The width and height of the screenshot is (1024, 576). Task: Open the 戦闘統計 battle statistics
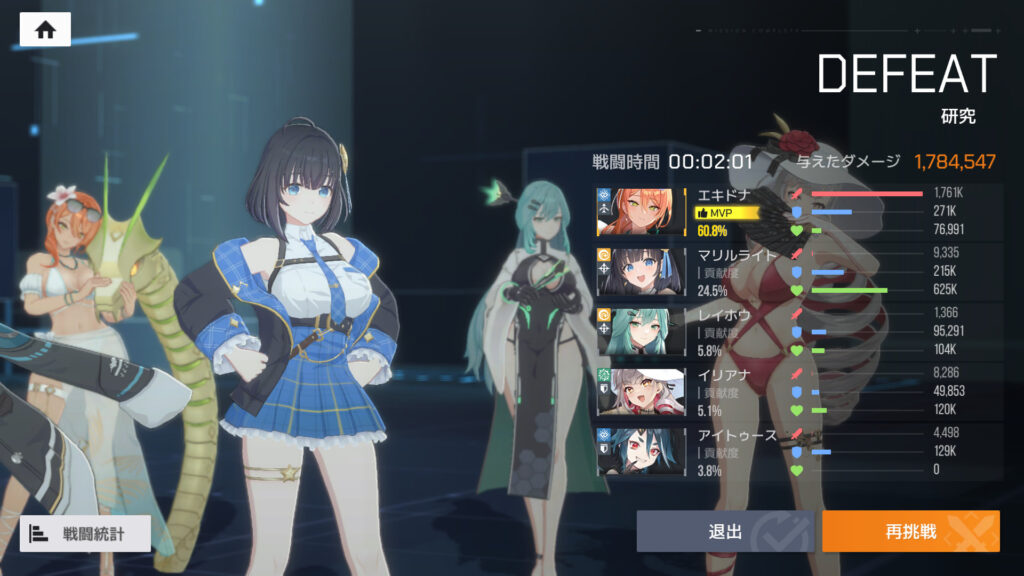point(85,533)
